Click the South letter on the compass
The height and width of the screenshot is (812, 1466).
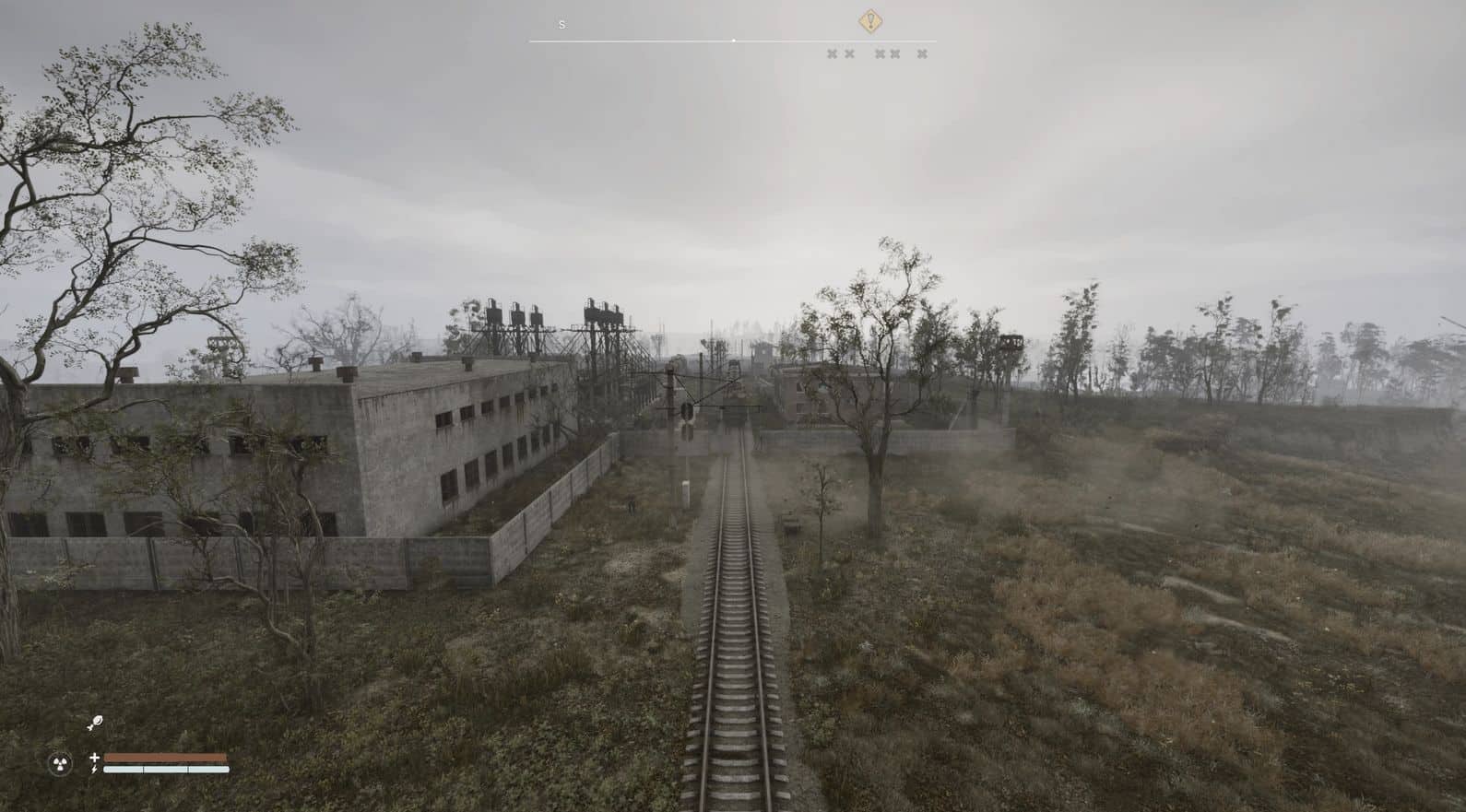click(562, 25)
